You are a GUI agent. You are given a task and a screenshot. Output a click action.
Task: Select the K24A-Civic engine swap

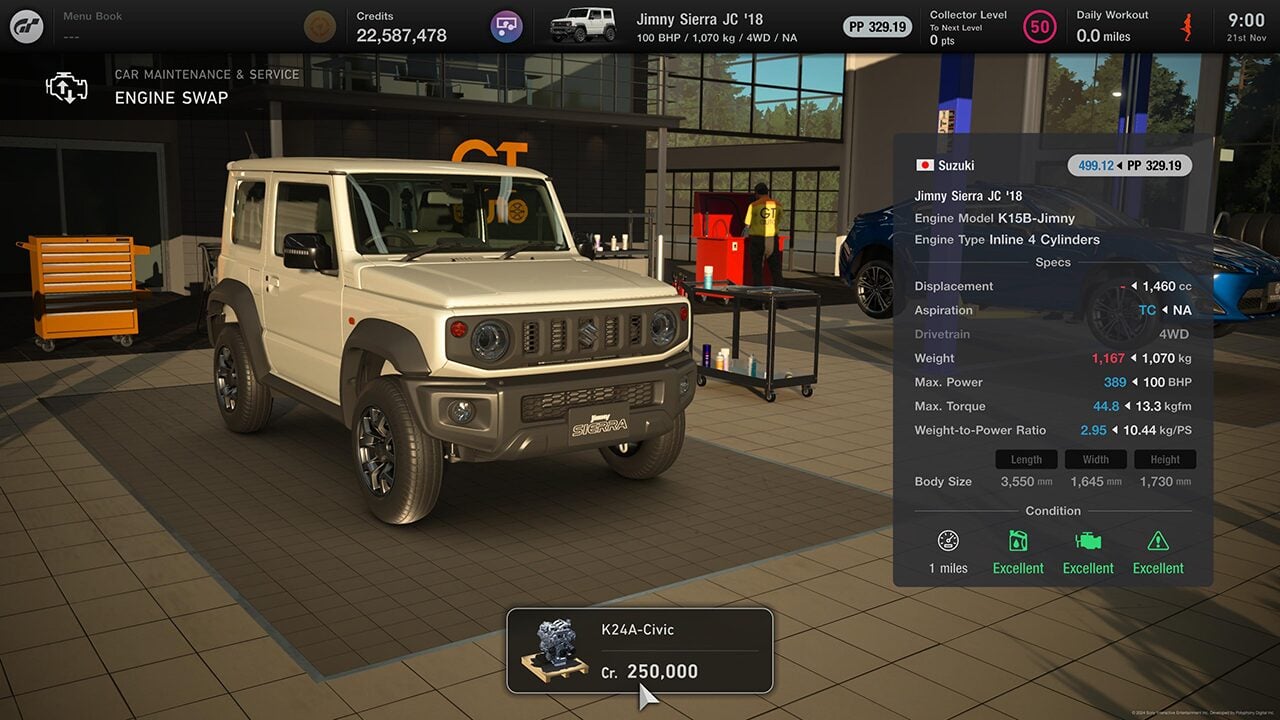pos(640,651)
